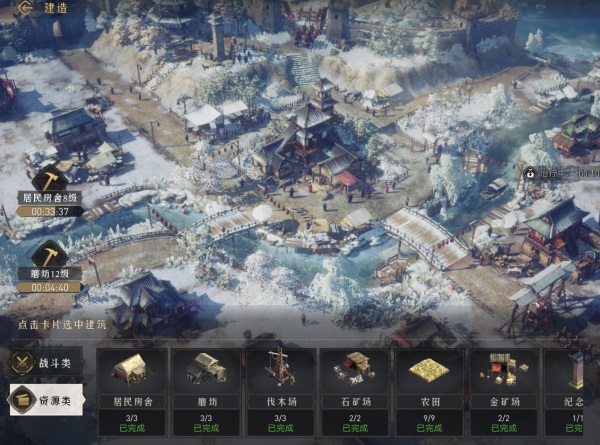Image resolution: width=600 pixels, height=445 pixels.
Task: Choose the 伐木场 building card
Action: pos(280,392)
